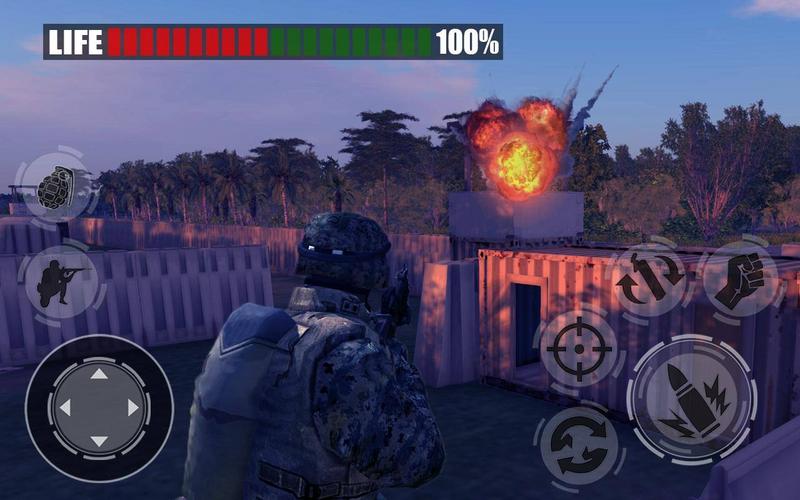Toggle the crosshair aim button
The image size is (800, 500).
tap(577, 349)
